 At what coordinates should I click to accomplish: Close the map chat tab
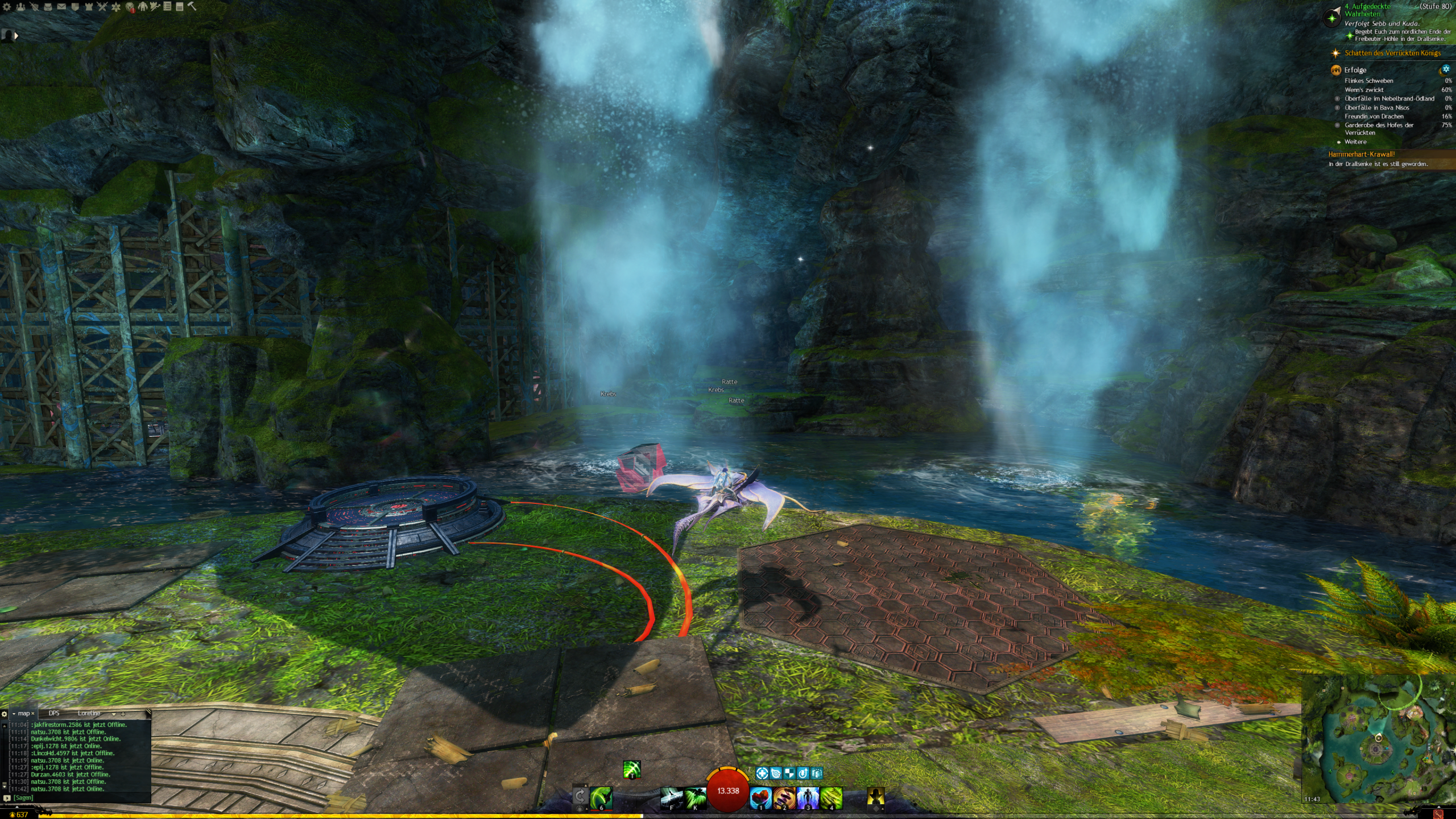pyautogui.click(x=33, y=713)
